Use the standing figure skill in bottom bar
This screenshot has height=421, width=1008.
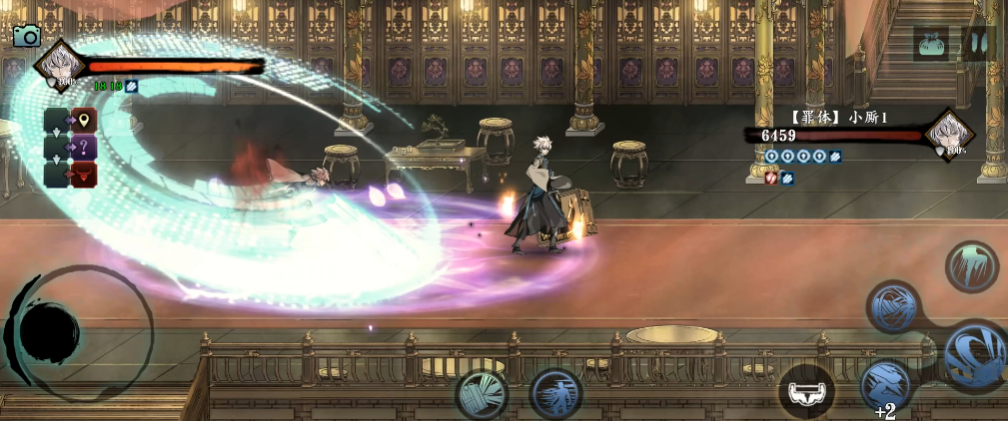coord(557,394)
